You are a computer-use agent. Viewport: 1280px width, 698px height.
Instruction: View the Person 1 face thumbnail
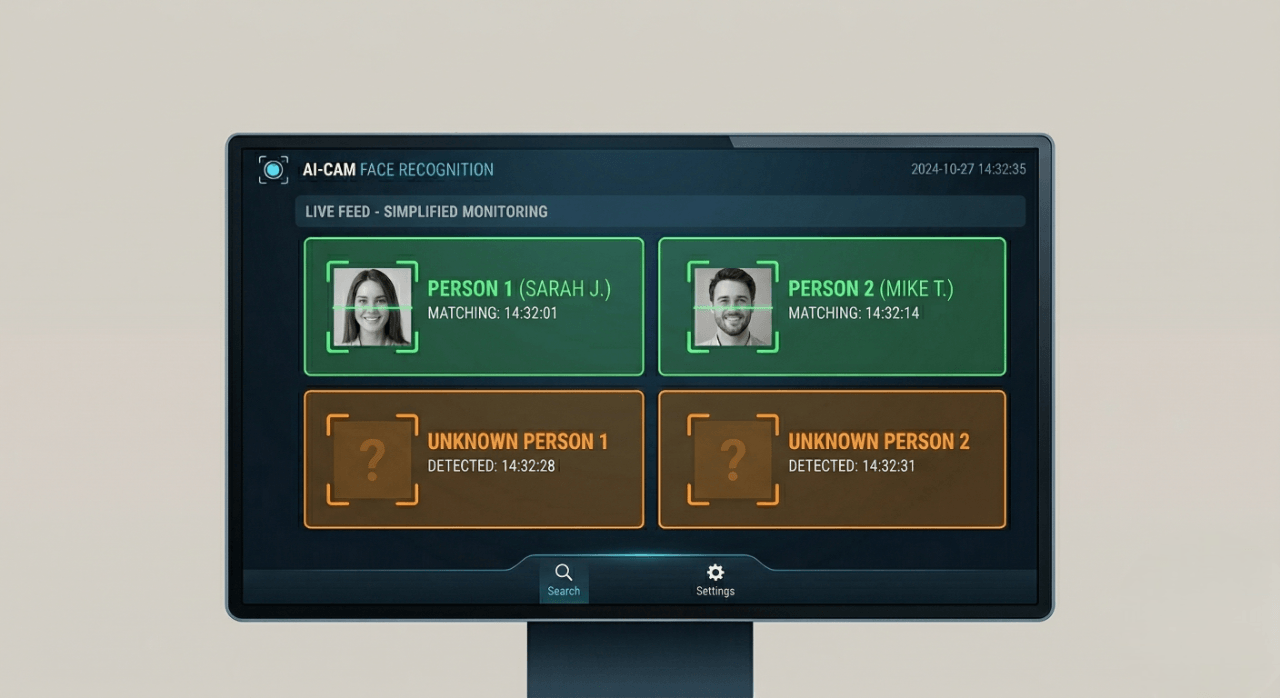click(x=372, y=307)
